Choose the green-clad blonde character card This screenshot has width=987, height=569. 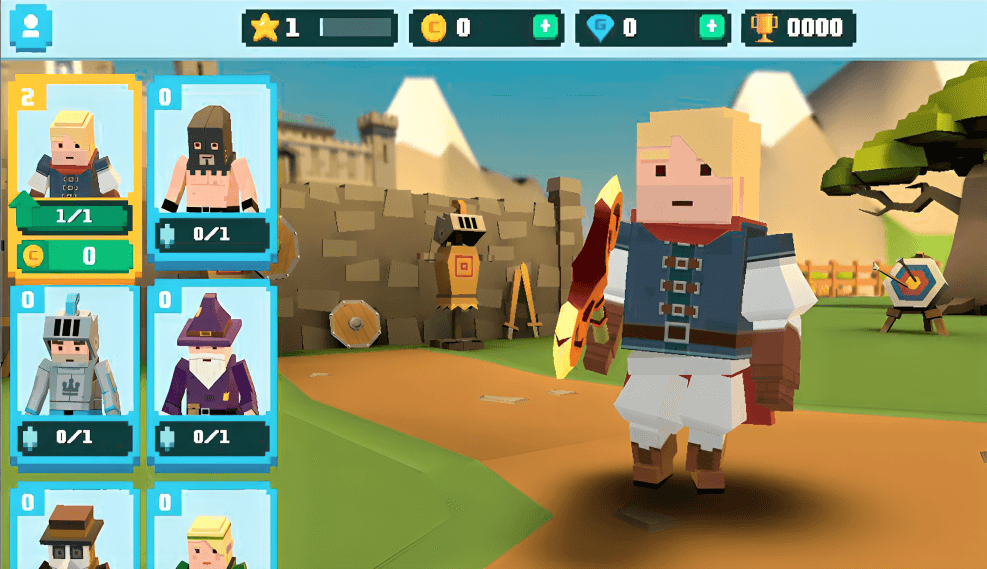pos(211,530)
